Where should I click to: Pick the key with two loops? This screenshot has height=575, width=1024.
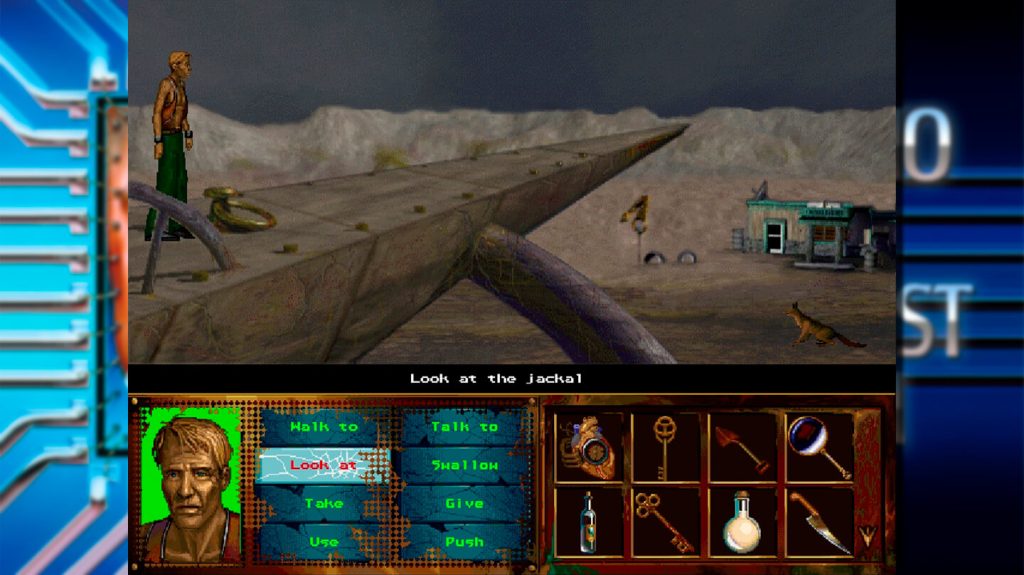point(665,521)
